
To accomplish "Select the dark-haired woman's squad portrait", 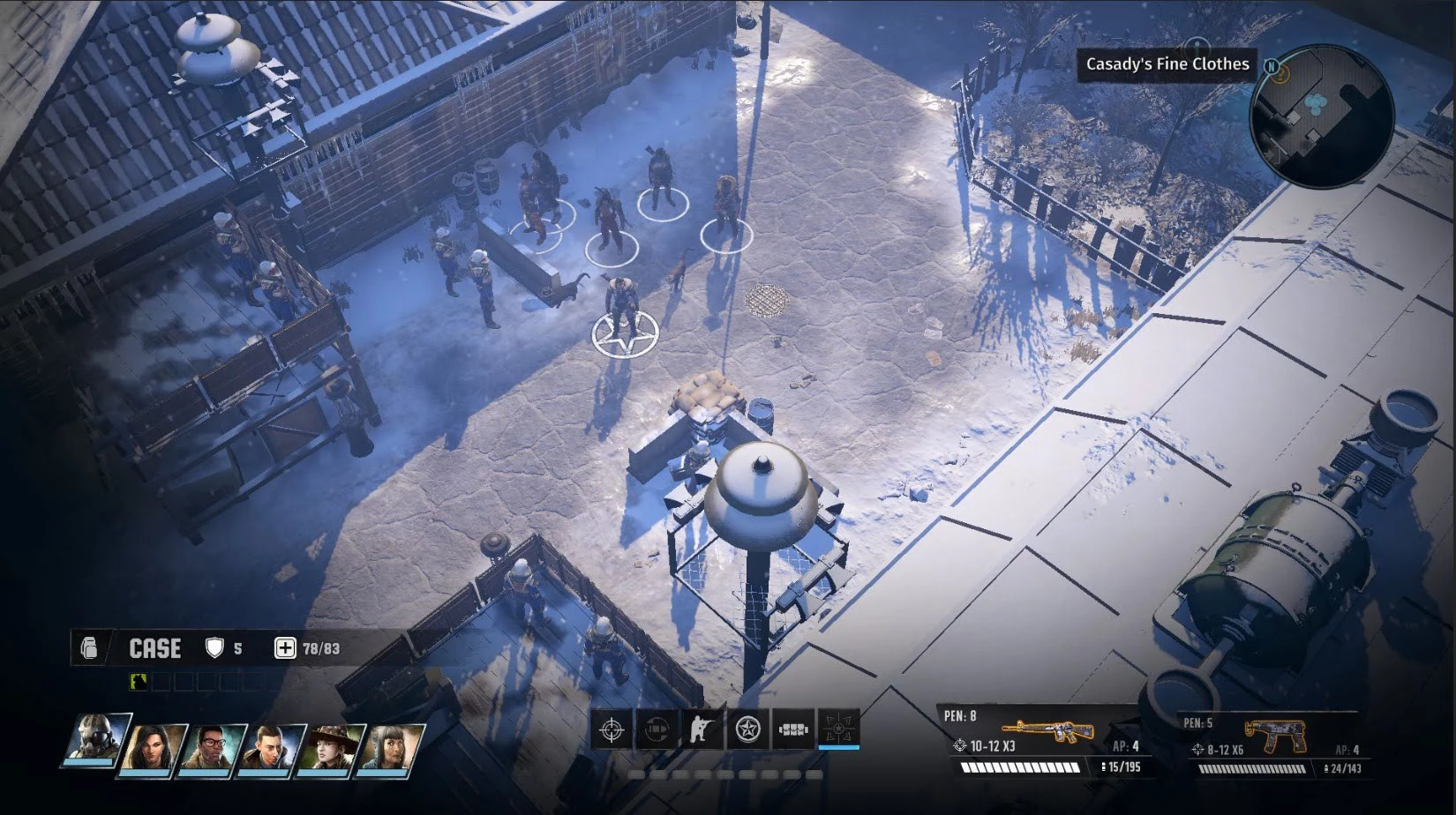I will (154, 749).
